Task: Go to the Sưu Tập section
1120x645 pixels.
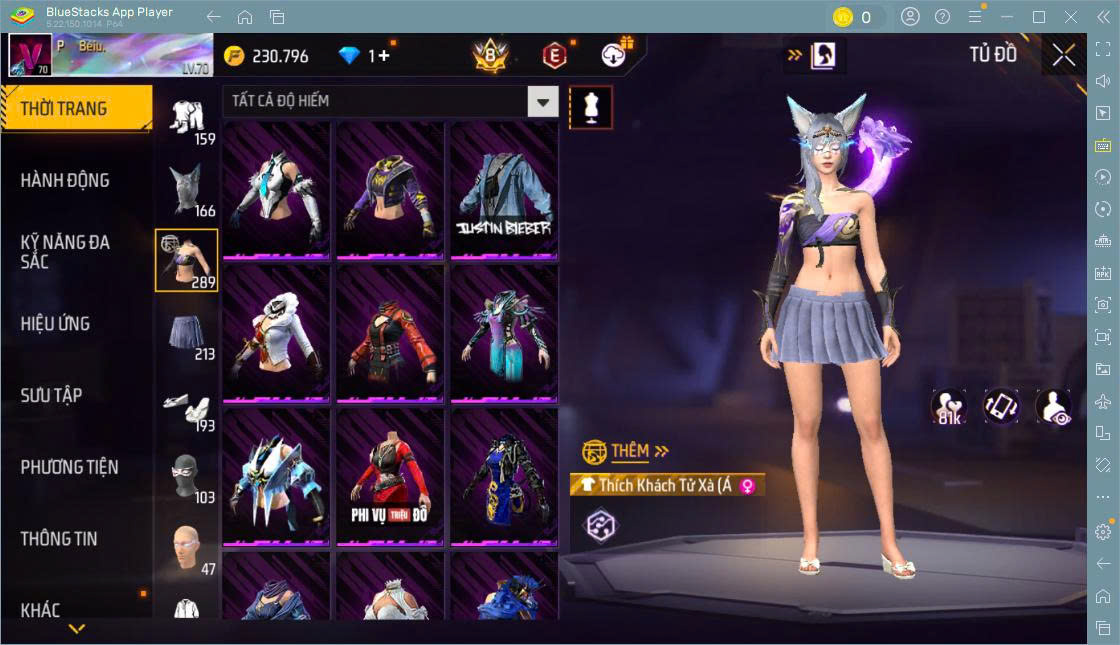Action: pos(51,395)
